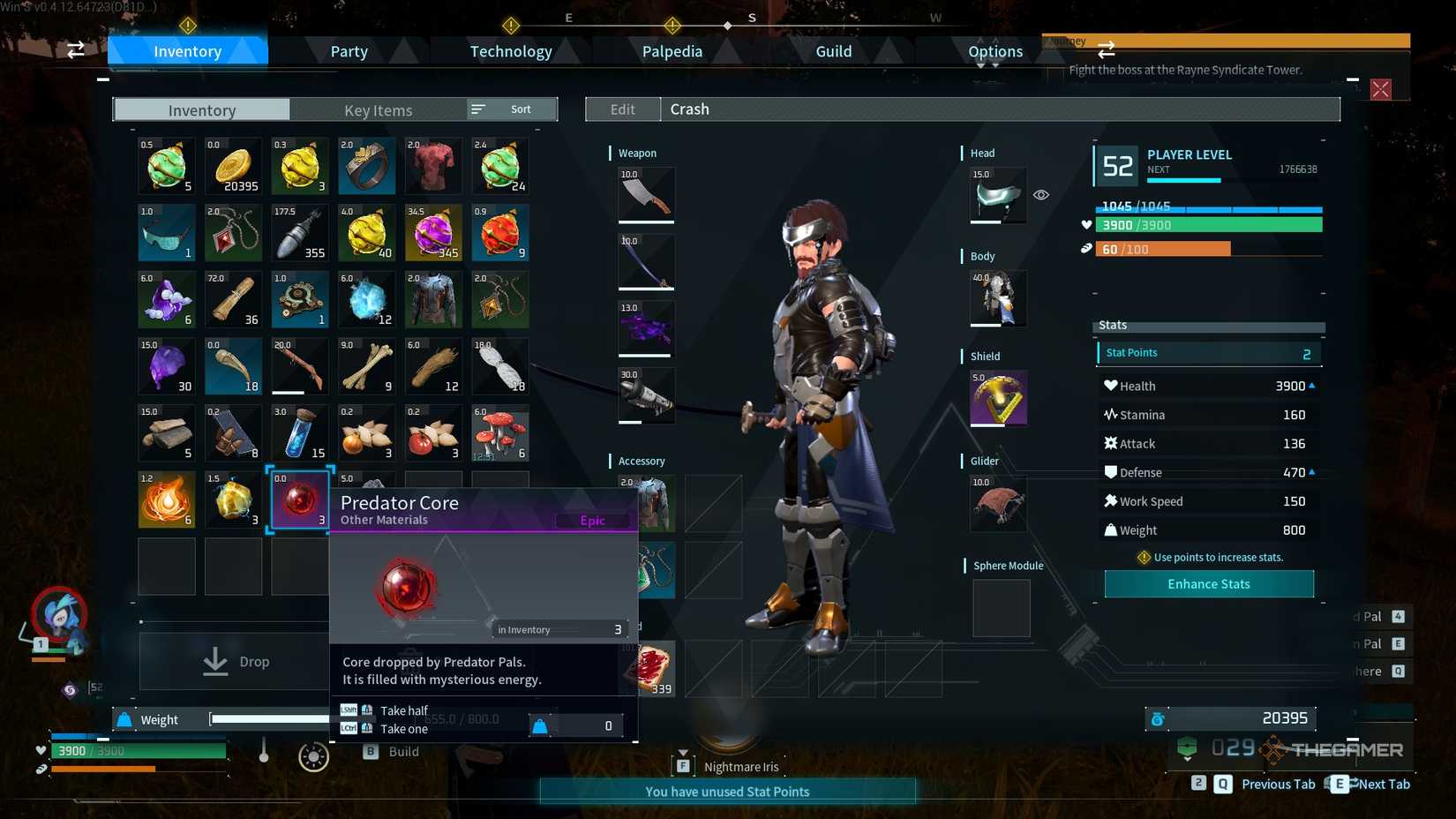Click the swap arrows icon near Inventory tab
Image resolution: width=1456 pixels, height=819 pixels.
coord(75,50)
